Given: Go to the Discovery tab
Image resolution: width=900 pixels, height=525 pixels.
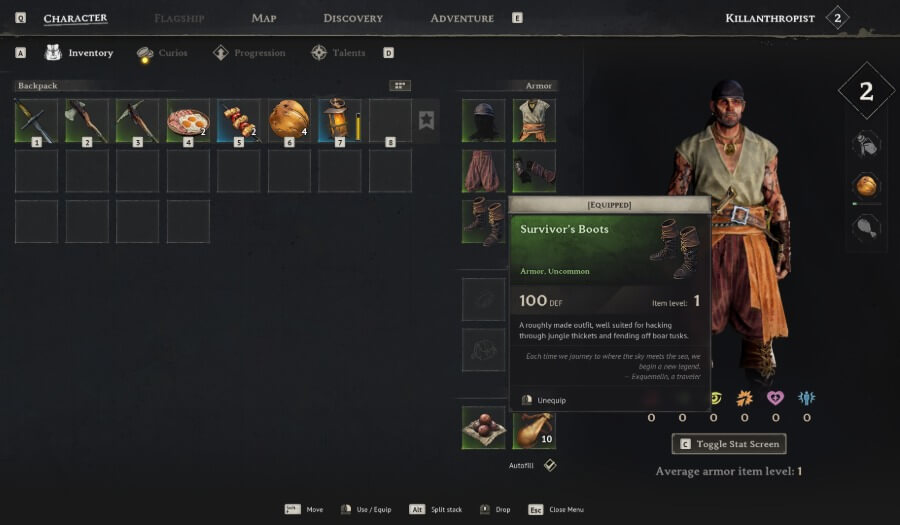Looking at the screenshot, I should 353,18.
